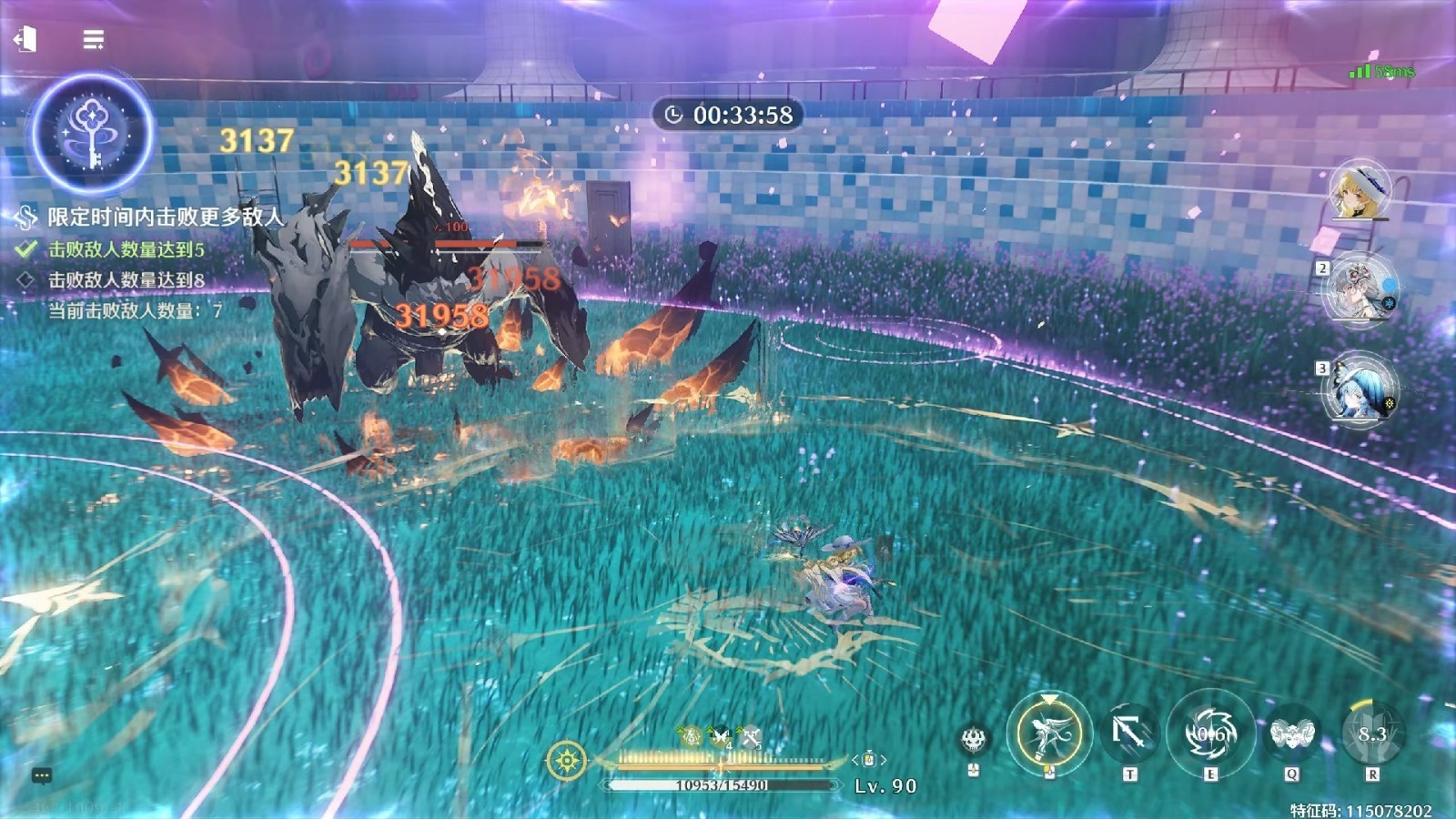This screenshot has width=1456, height=819.
Task: Switch to party member number 3
Action: pyautogui.click(x=1360, y=389)
